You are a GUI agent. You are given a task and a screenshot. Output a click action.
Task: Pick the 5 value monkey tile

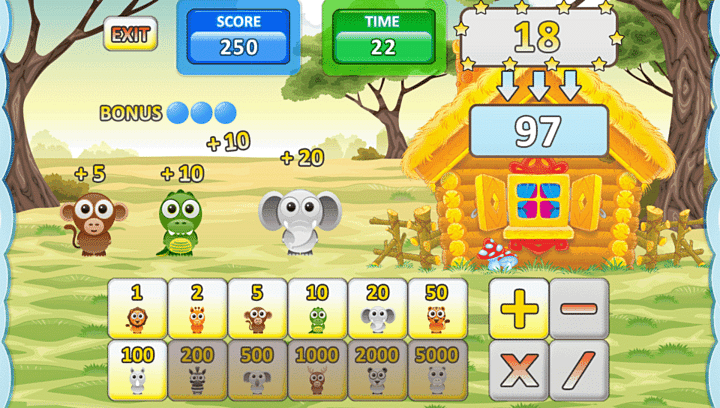(x=257, y=308)
